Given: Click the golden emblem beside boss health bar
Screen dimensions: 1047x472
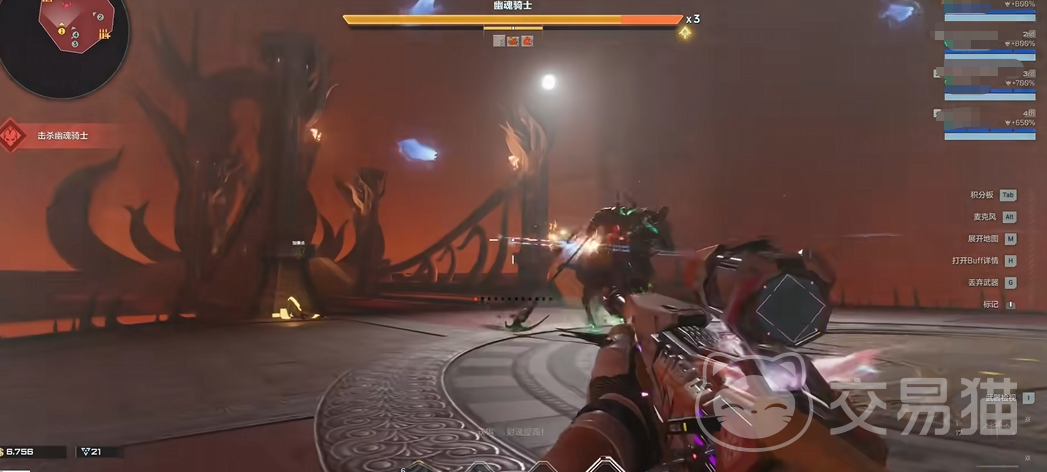Looking at the screenshot, I should click(x=685, y=33).
